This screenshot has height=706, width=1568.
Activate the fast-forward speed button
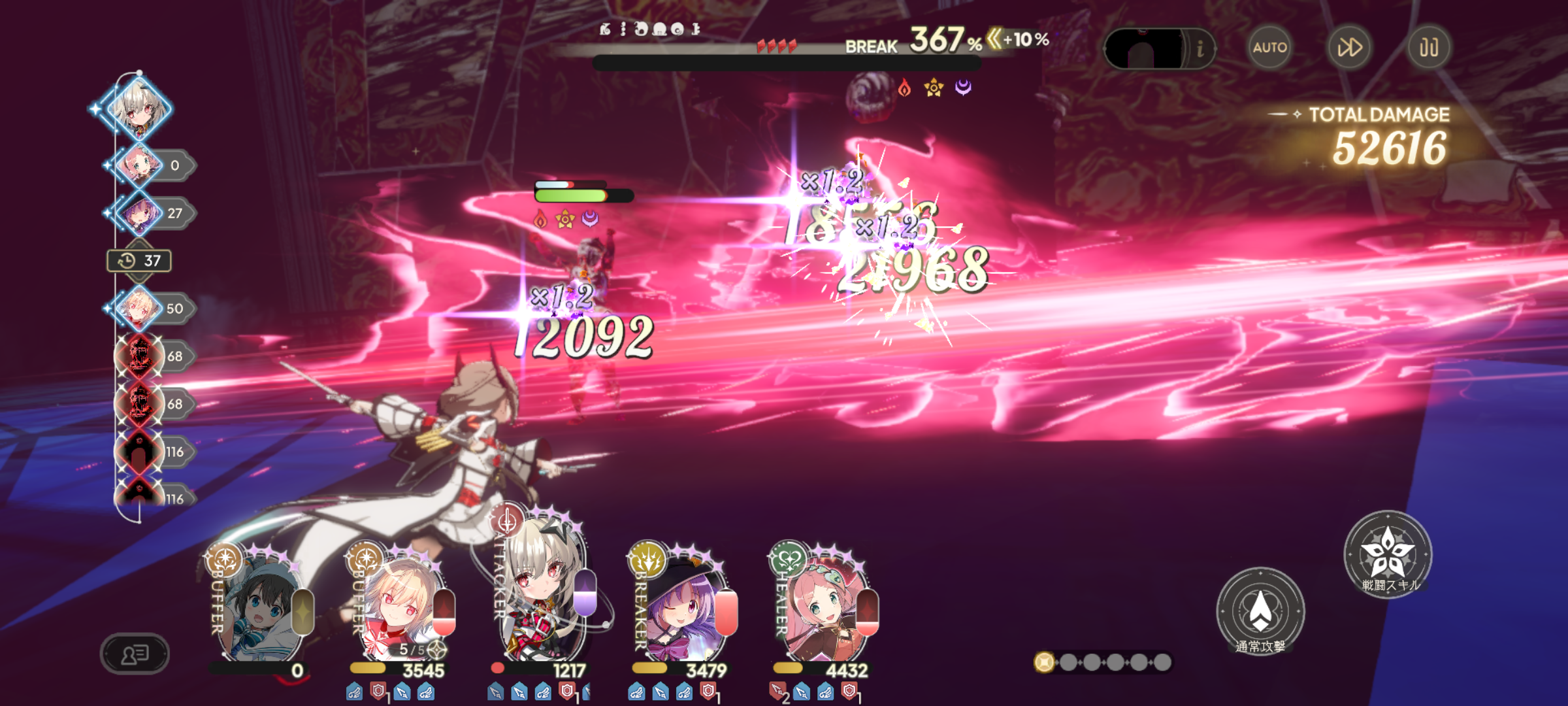[1350, 47]
